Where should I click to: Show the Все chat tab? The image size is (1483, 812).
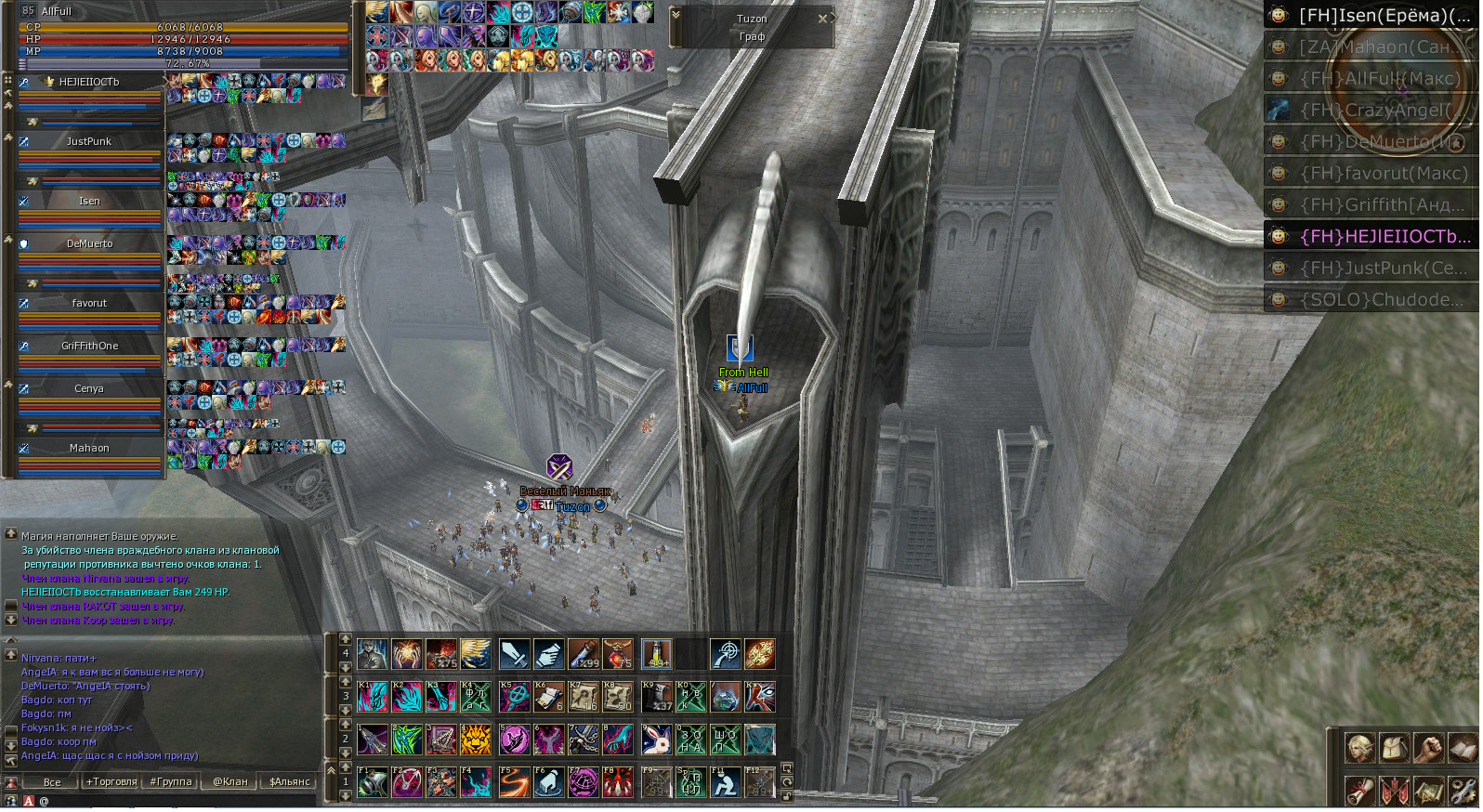pyautogui.click(x=52, y=782)
